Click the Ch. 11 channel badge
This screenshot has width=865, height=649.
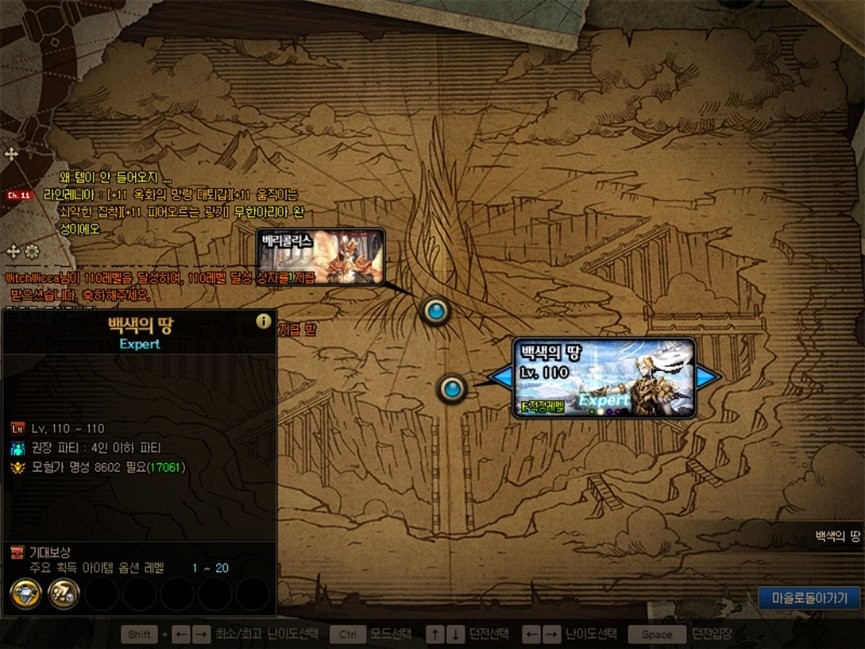click(19, 195)
